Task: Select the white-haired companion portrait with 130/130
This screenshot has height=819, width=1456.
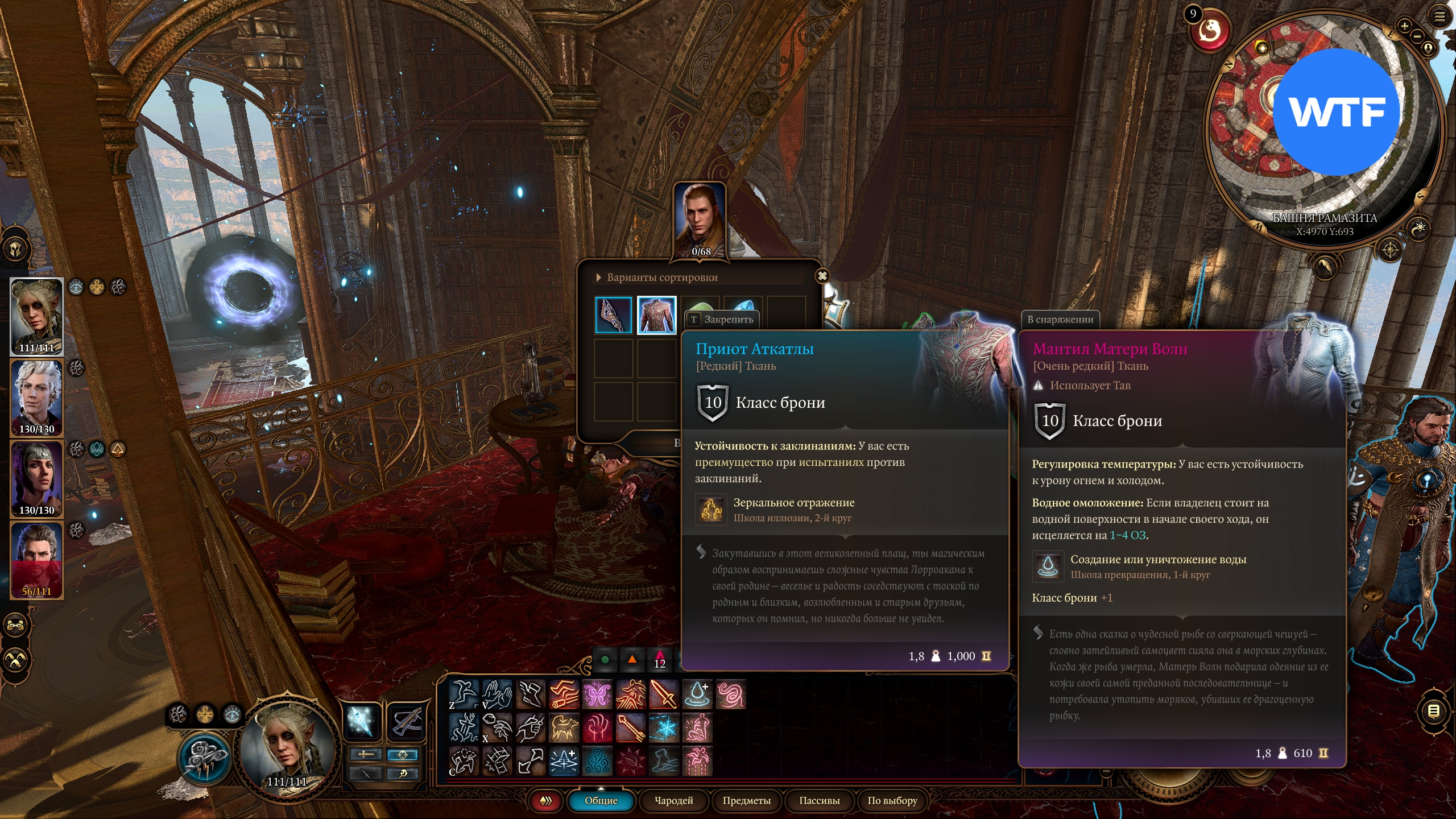Action: [37, 398]
